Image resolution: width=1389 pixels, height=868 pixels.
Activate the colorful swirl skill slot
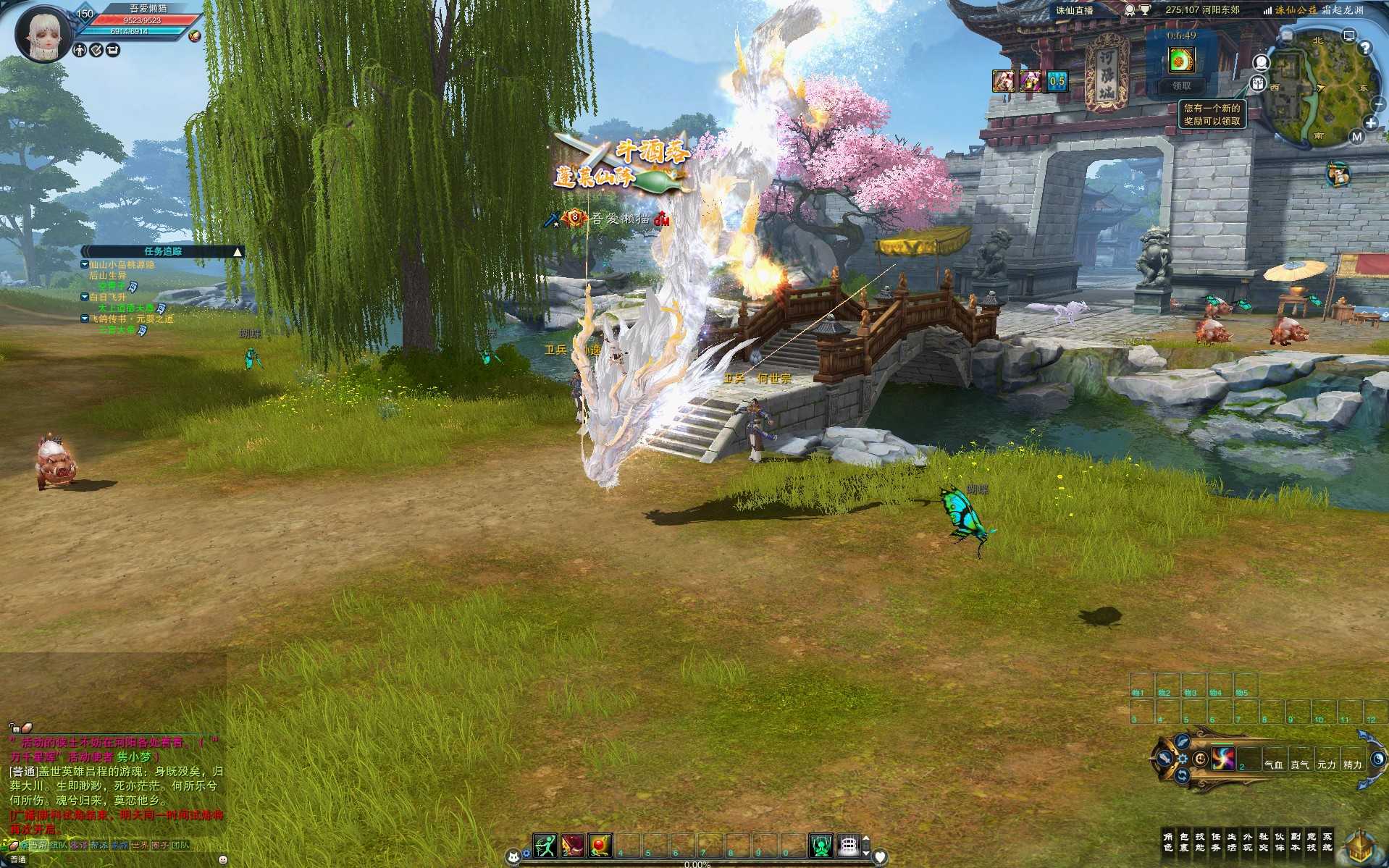click(1223, 759)
